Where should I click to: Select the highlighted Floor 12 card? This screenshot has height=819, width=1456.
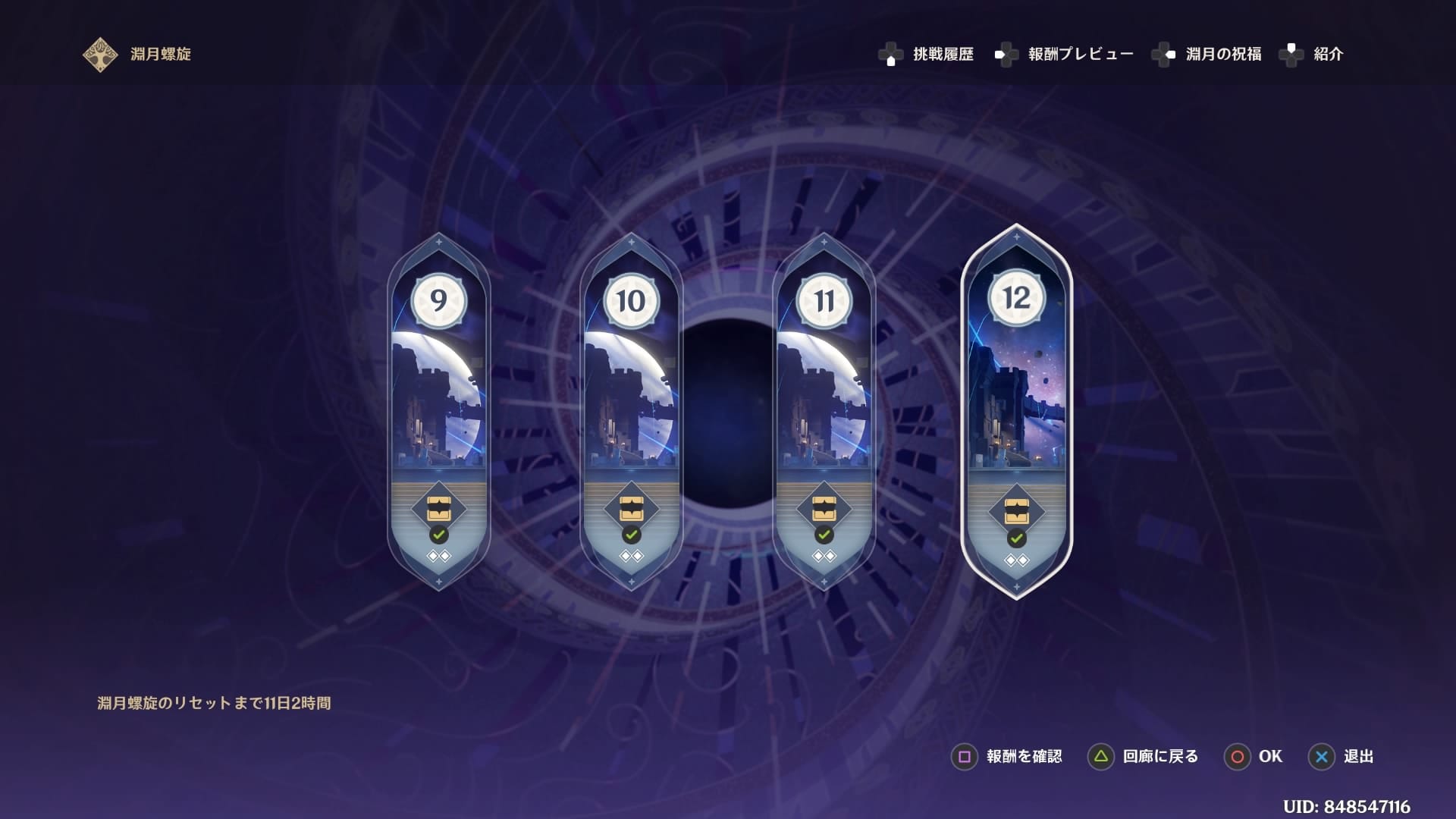tap(1016, 409)
